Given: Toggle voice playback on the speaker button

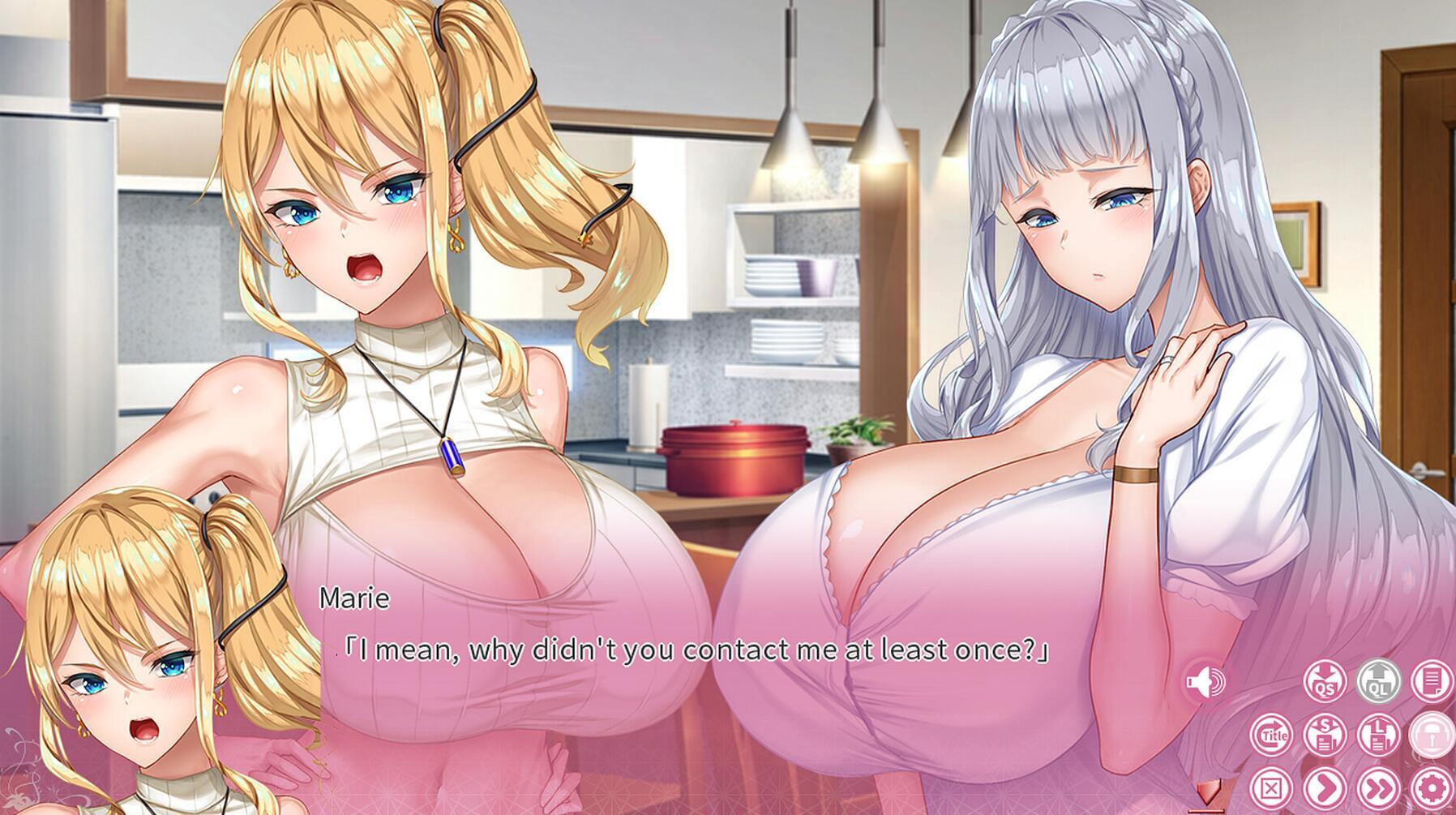Looking at the screenshot, I should pyautogui.click(x=1205, y=681).
